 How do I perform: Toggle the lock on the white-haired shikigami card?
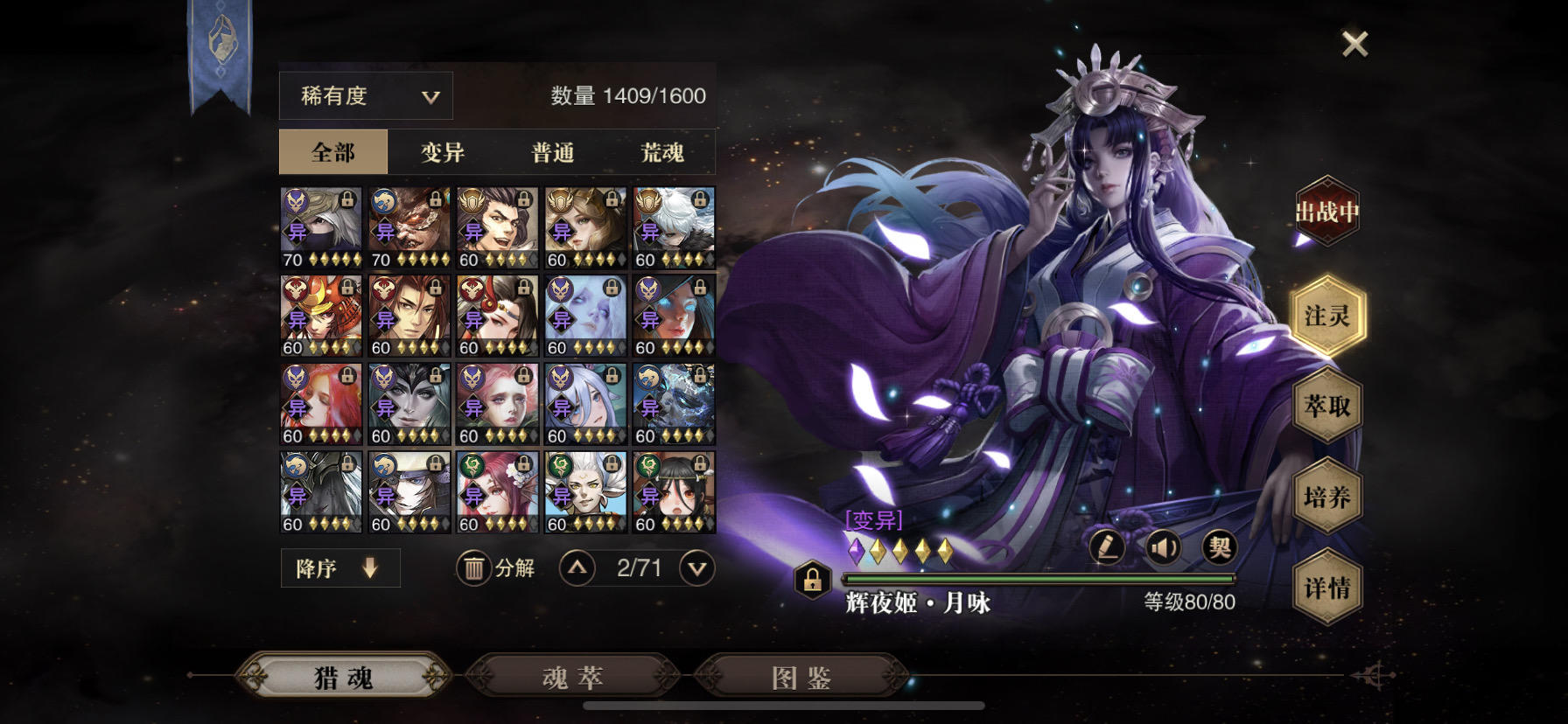698,199
